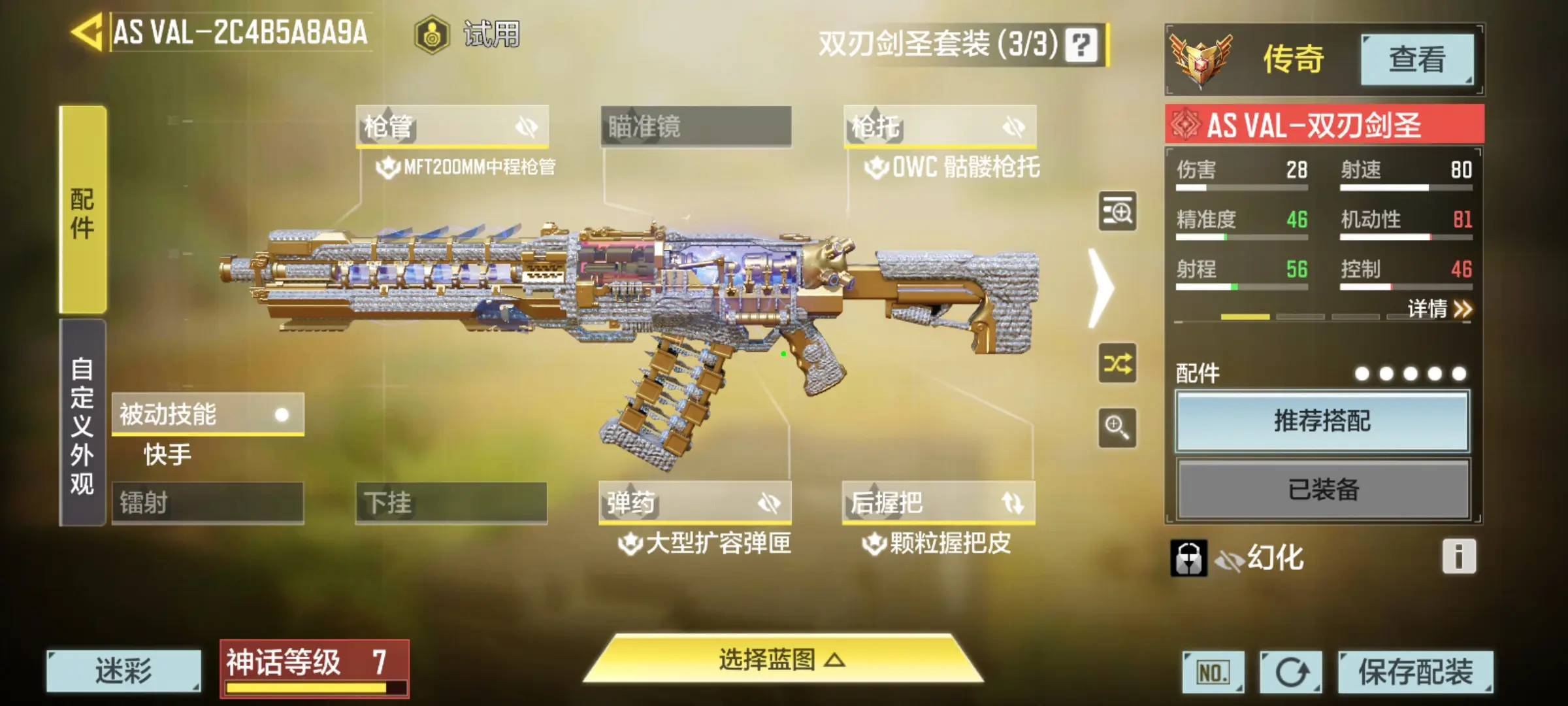Select the 弹药 ammunition slot
Image resolution: width=1568 pixels, height=706 pixels.
click(x=695, y=503)
